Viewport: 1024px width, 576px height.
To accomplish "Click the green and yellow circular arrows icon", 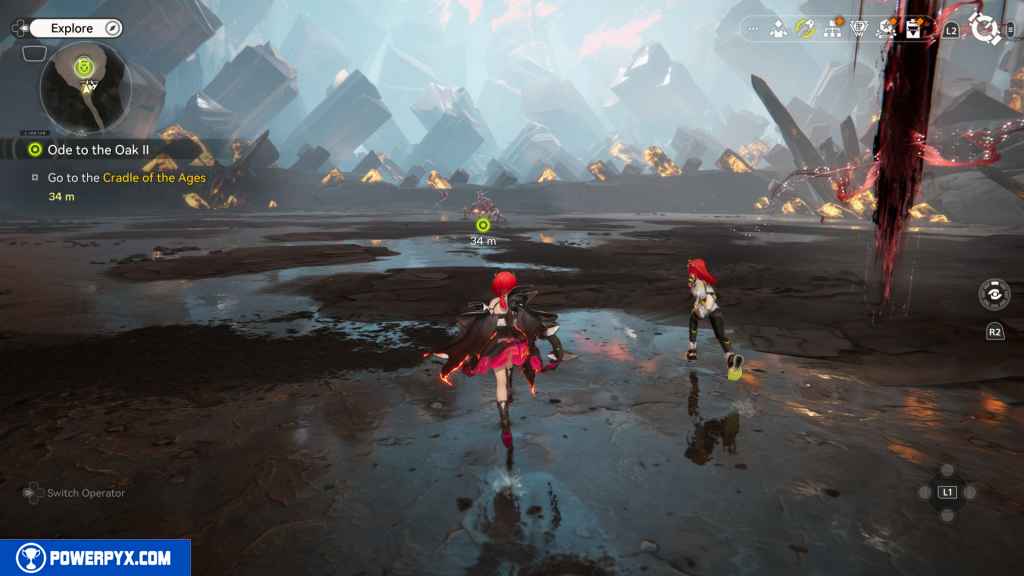I will click(x=804, y=28).
